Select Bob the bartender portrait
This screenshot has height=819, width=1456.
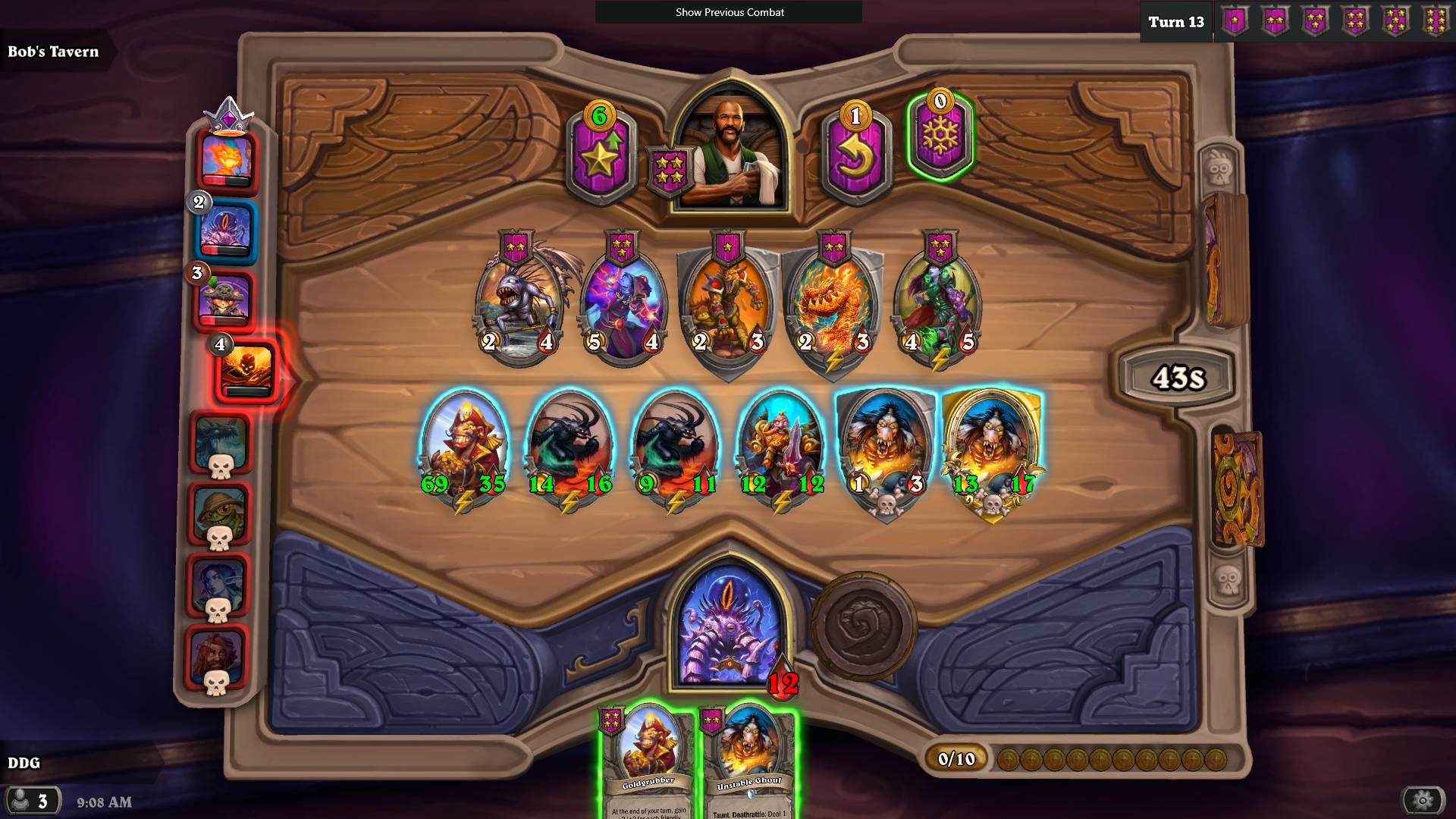731,152
